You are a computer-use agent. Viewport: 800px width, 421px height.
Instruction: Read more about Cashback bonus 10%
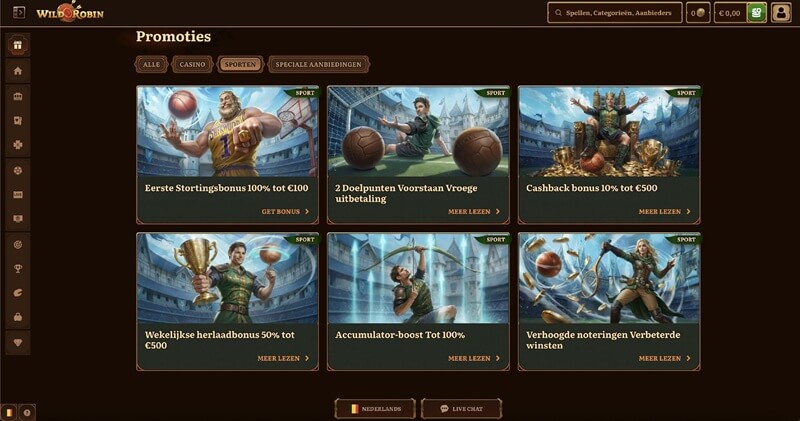coord(665,212)
